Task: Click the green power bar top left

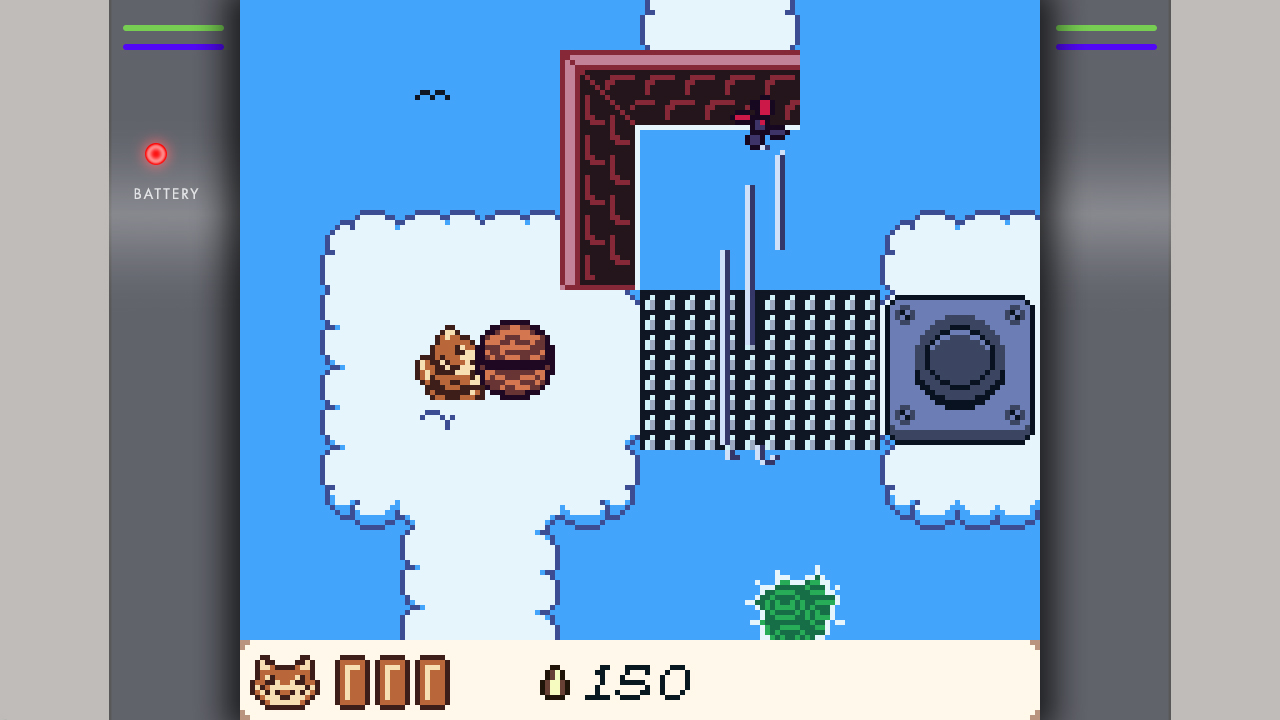Action: pyautogui.click(x=172, y=30)
